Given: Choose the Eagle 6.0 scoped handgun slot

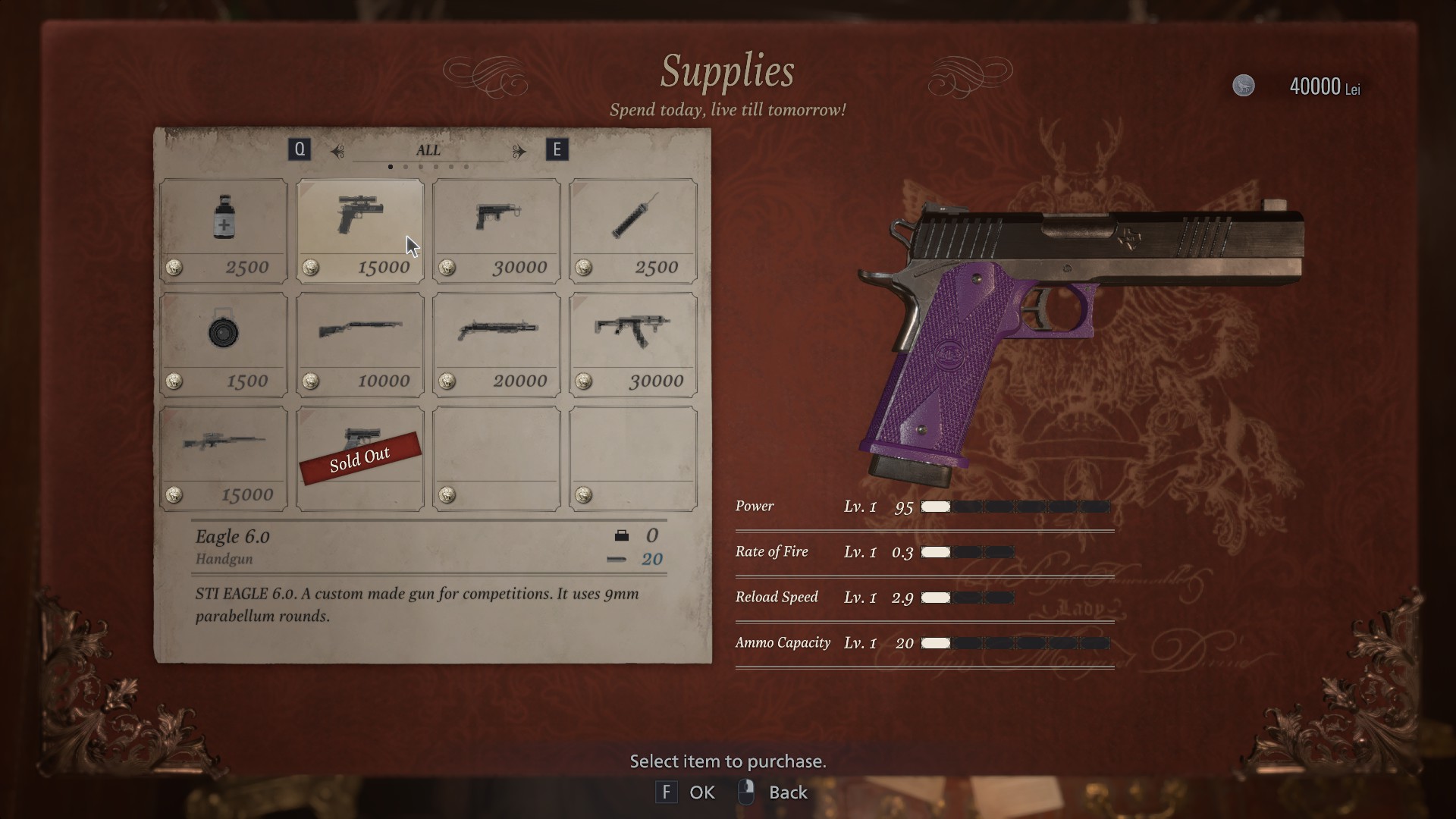Looking at the screenshot, I should 360,231.
